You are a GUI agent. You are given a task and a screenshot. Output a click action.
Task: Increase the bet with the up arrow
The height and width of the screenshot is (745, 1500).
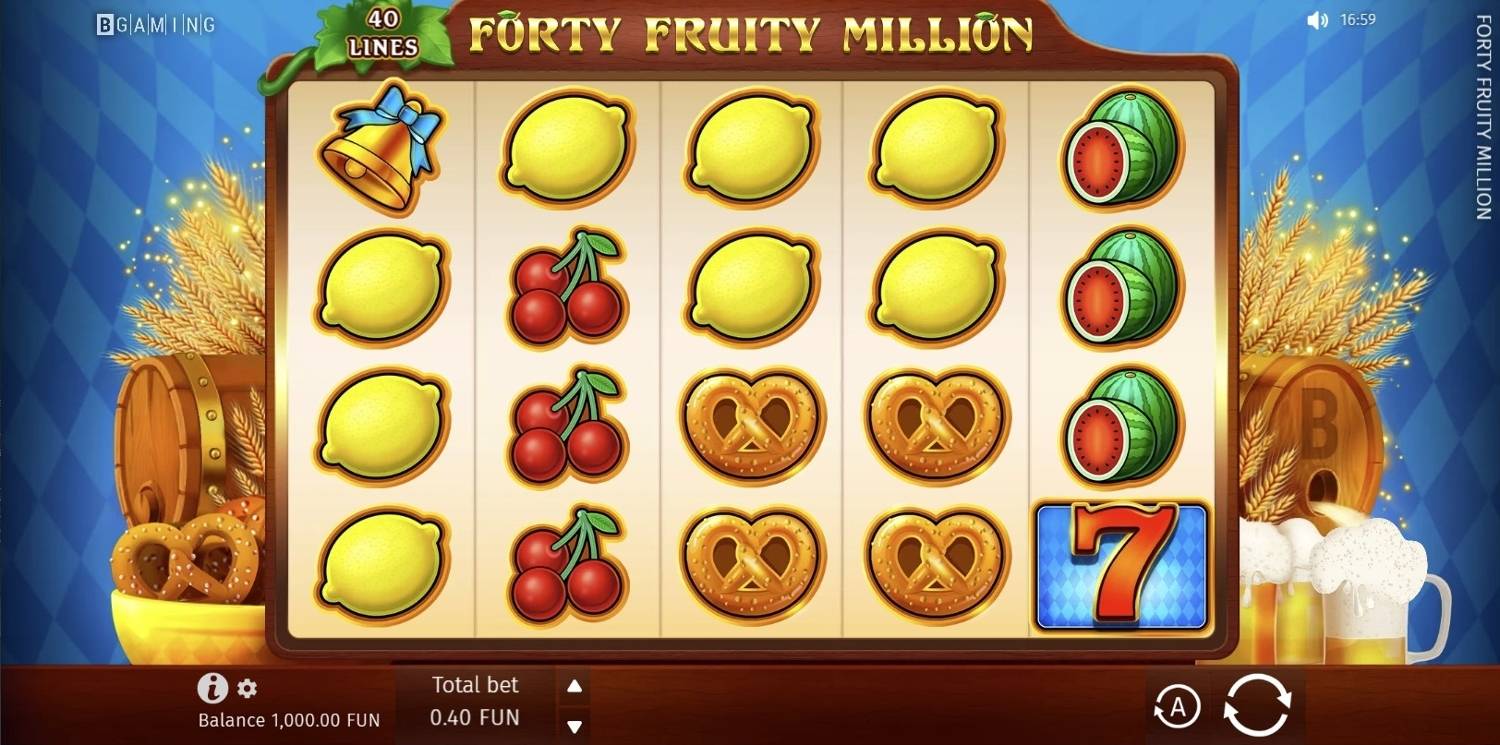[573, 685]
